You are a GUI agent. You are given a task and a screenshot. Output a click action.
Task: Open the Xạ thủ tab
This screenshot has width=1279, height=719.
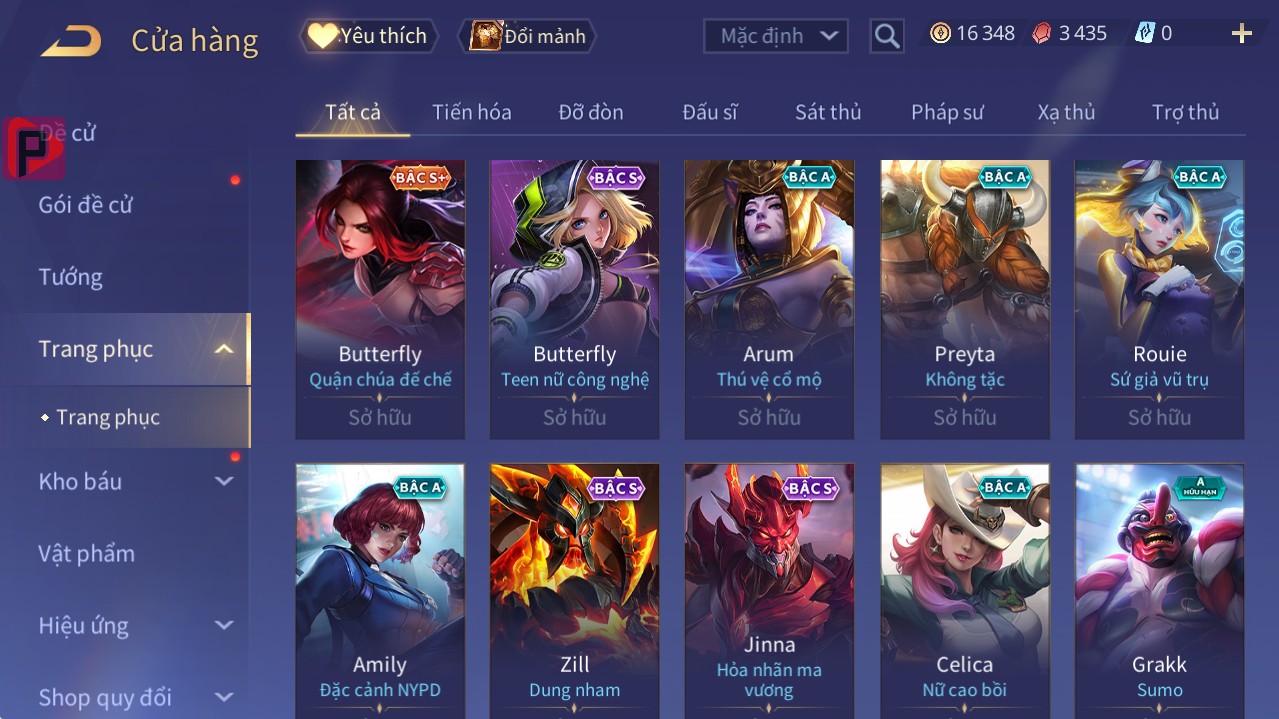click(1066, 112)
